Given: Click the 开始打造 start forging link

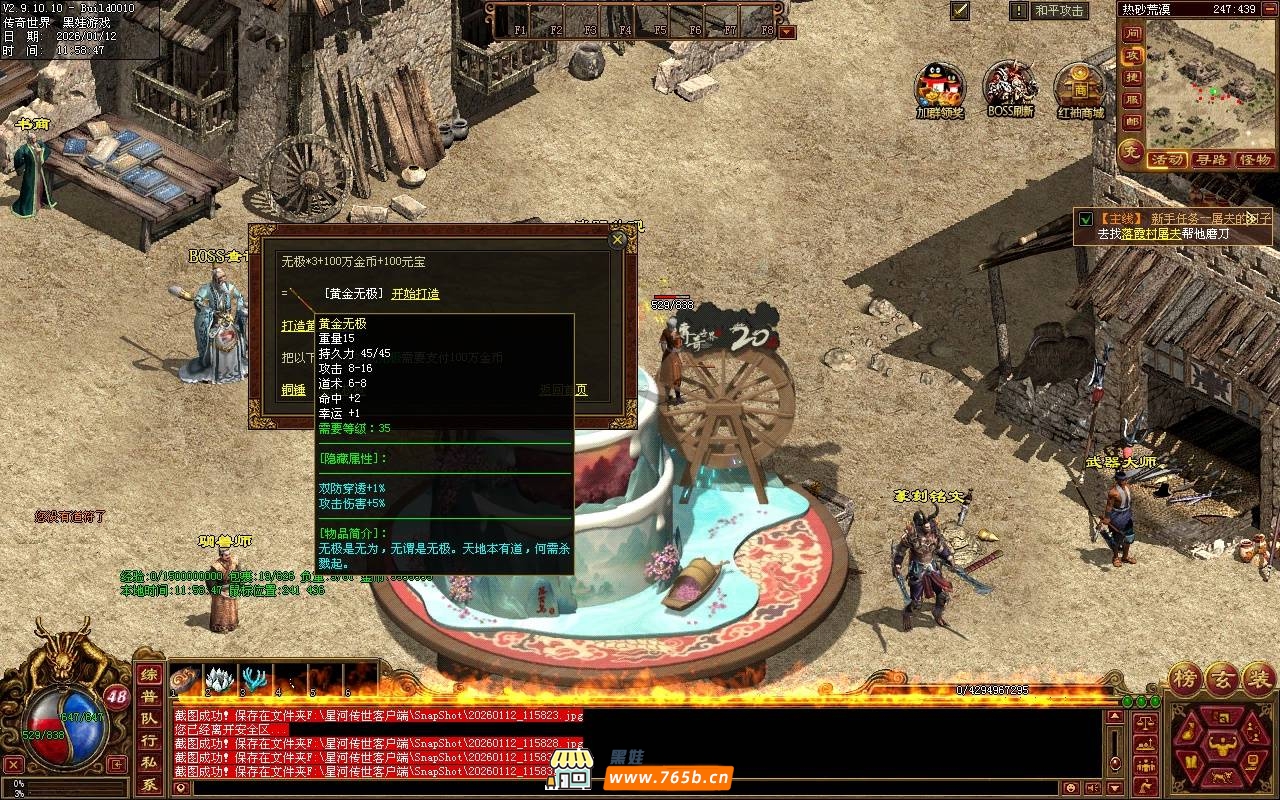Looking at the screenshot, I should (415, 294).
